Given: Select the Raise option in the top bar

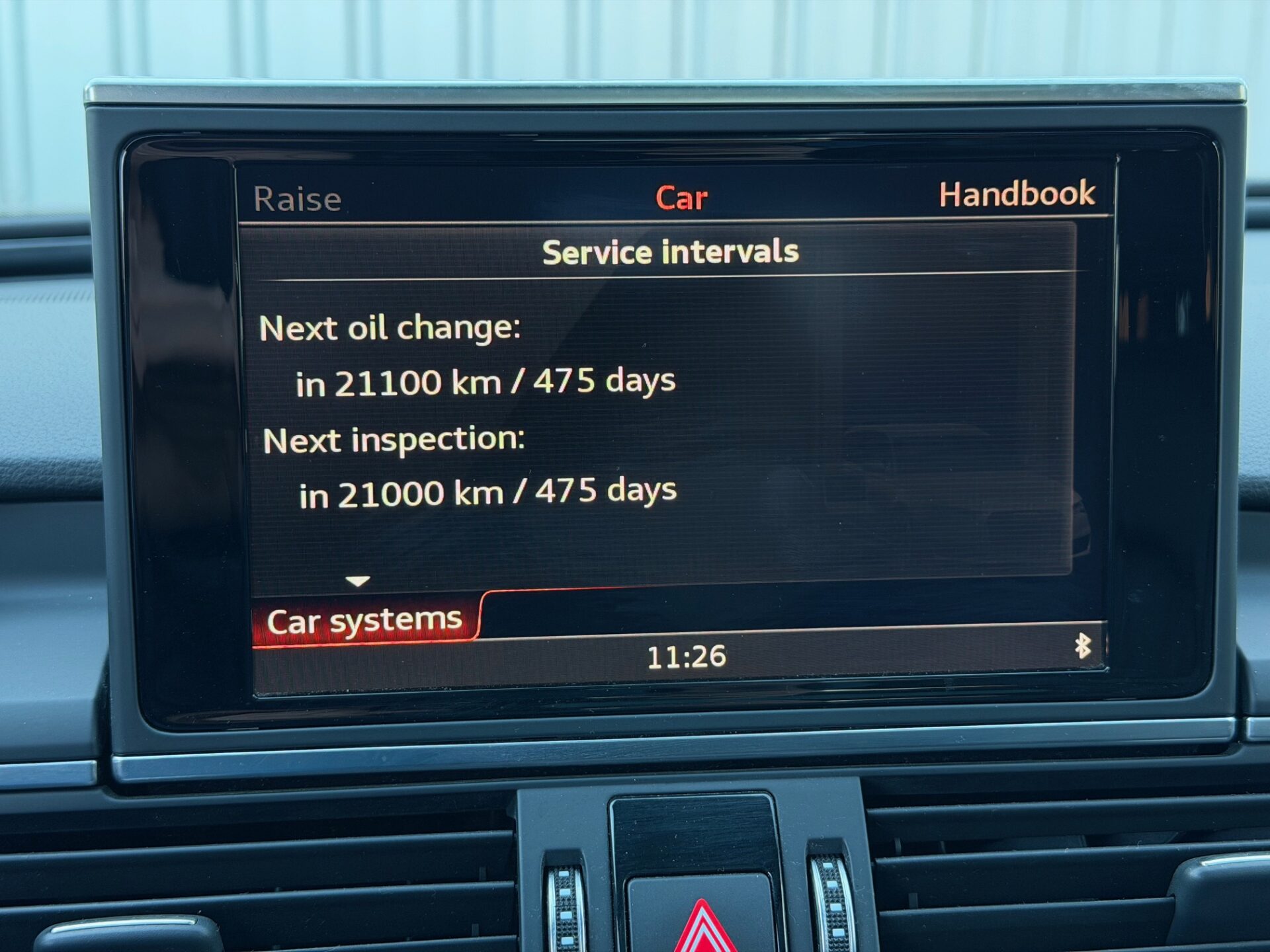Looking at the screenshot, I should [x=298, y=199].
